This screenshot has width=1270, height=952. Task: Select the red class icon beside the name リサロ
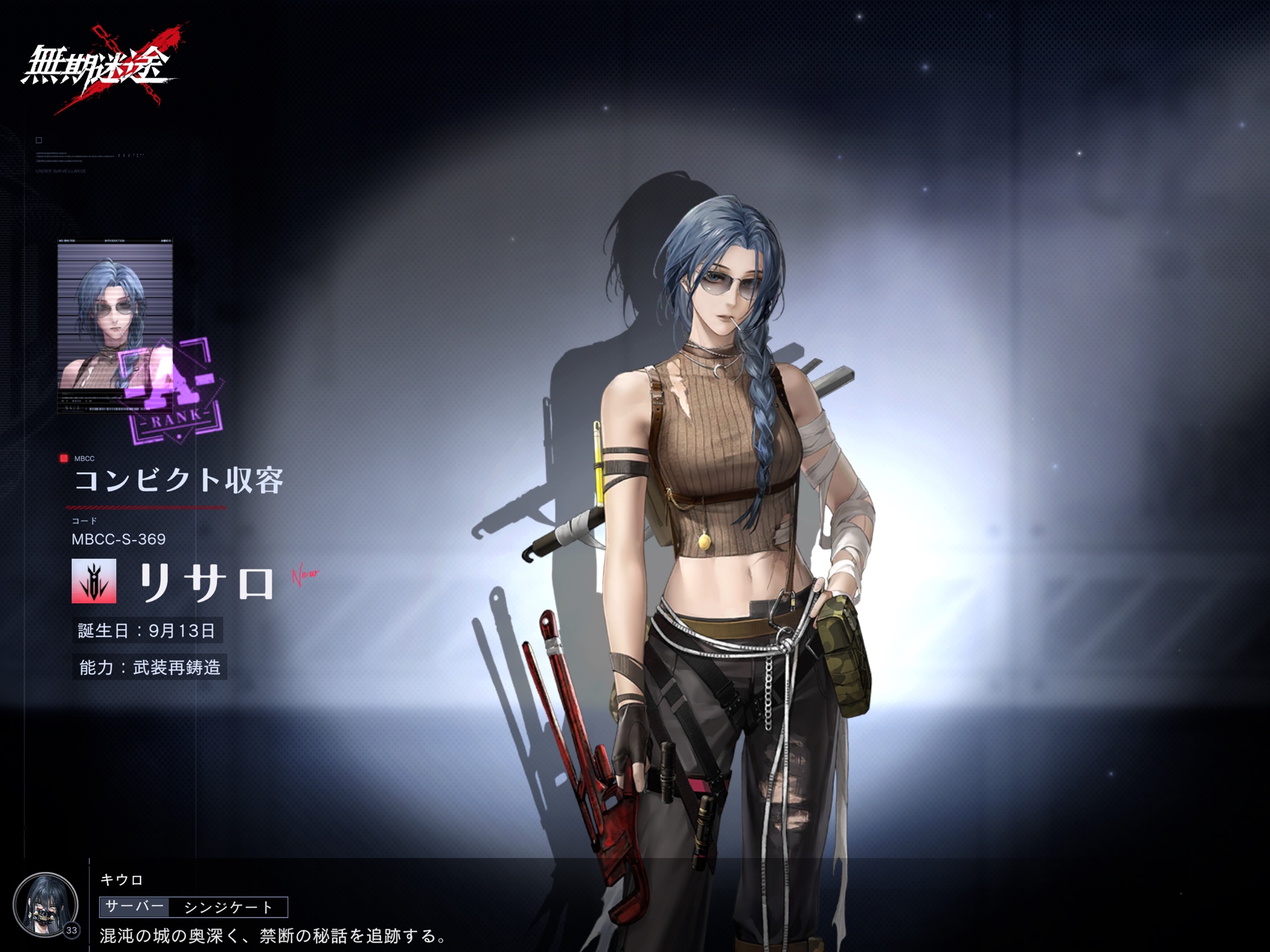[x=94, y=580]
